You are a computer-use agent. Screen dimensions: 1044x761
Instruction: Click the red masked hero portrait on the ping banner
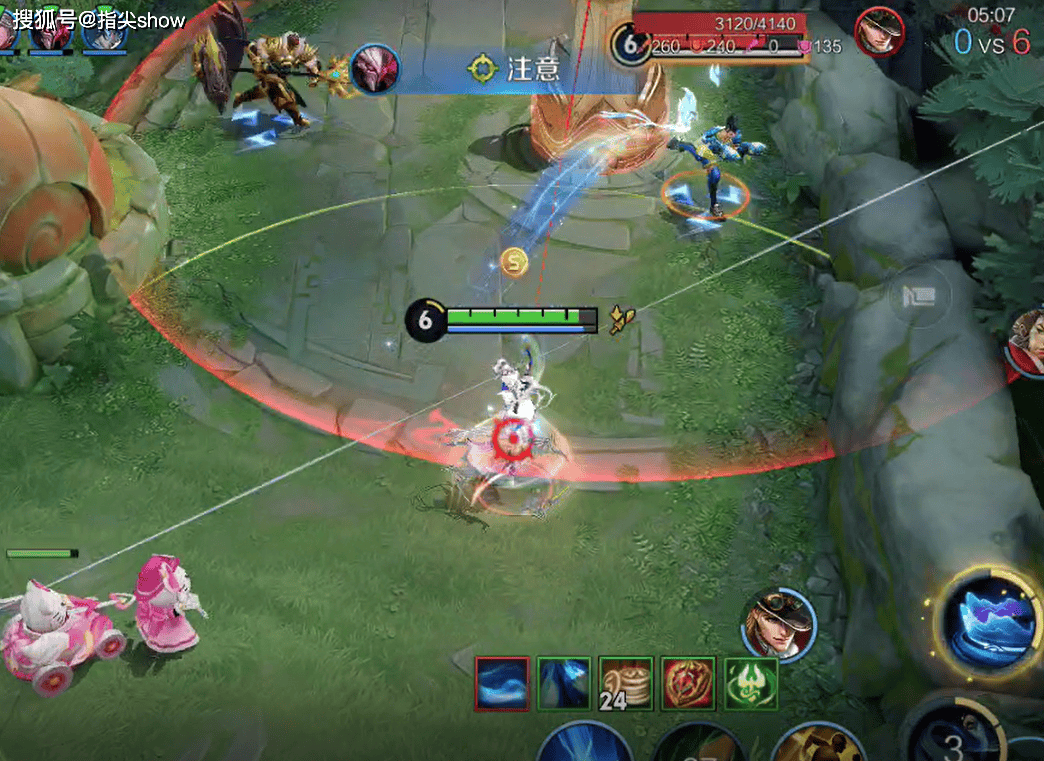(375, 68)
